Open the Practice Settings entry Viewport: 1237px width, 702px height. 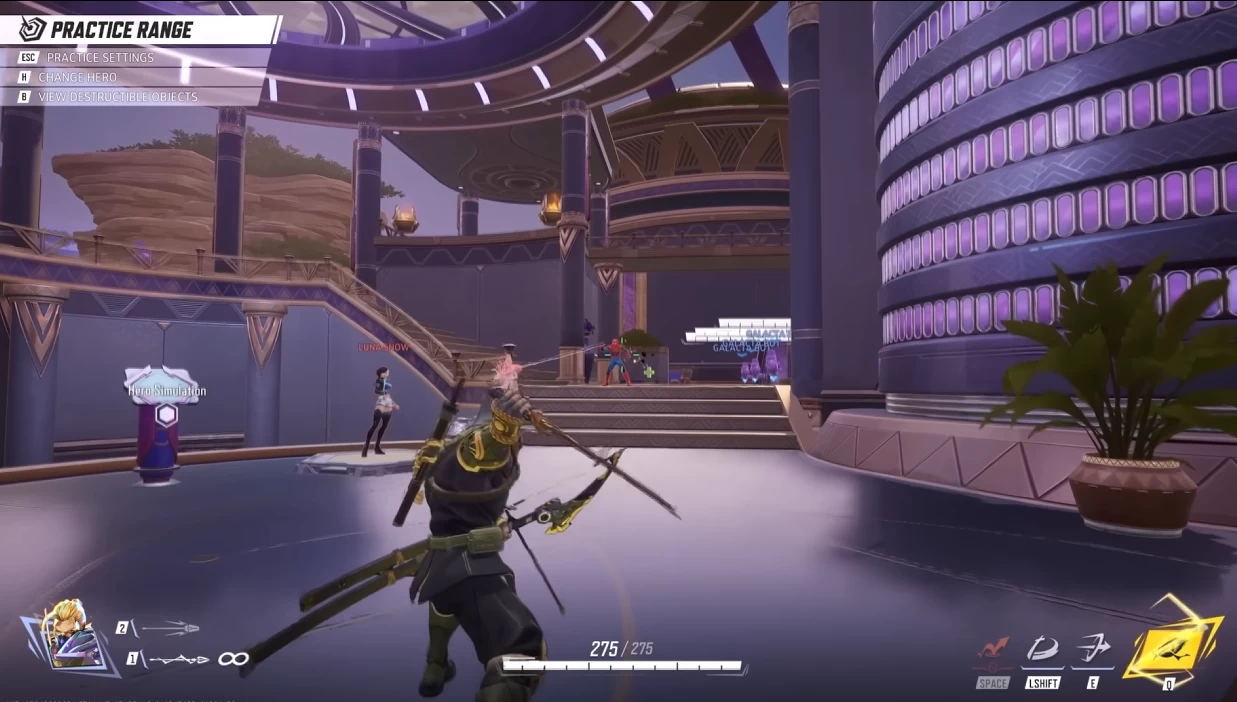(100, 58)
